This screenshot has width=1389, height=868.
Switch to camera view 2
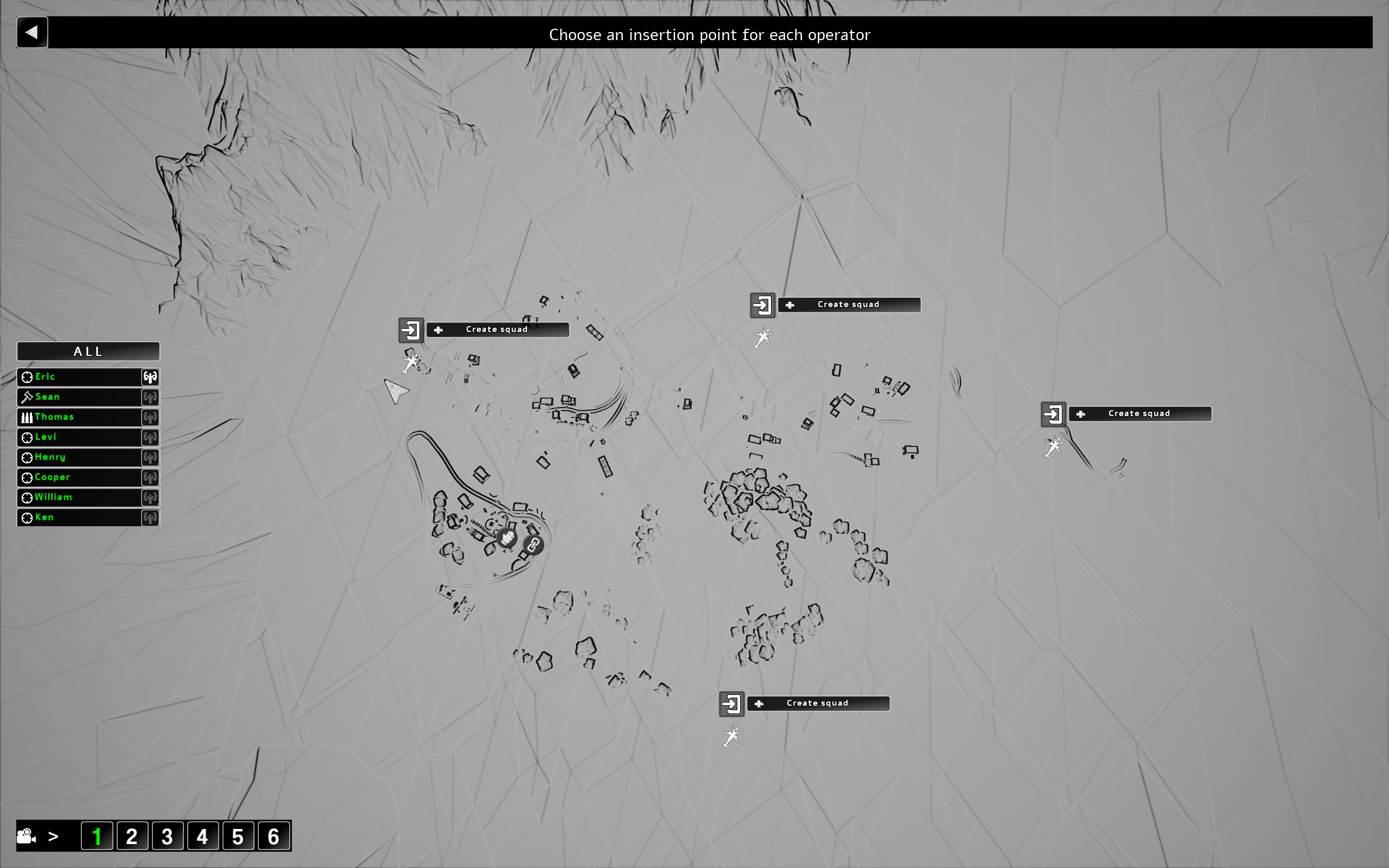pyautogui.click(x=132, y=837)
